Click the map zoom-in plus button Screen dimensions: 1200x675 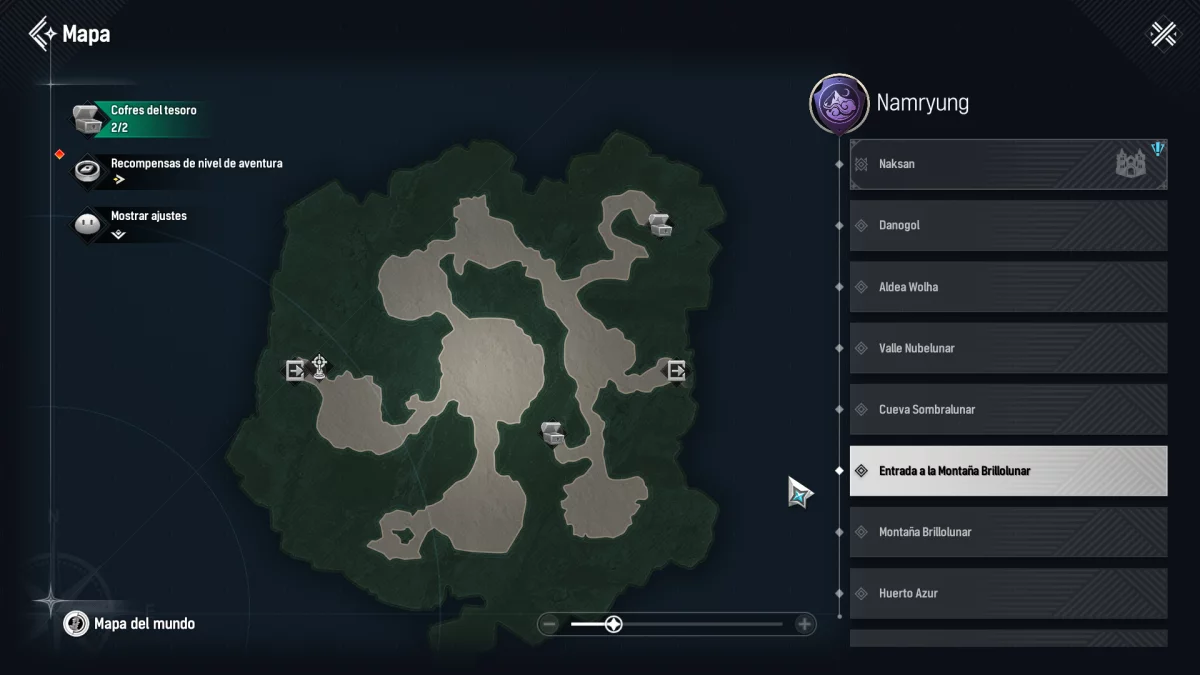[804, 625]
